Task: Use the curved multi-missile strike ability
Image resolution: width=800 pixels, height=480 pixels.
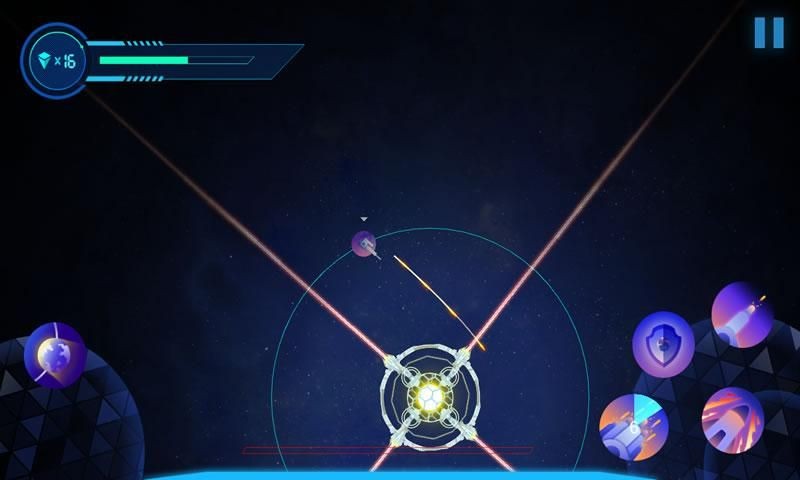Action: pos(732,419)
